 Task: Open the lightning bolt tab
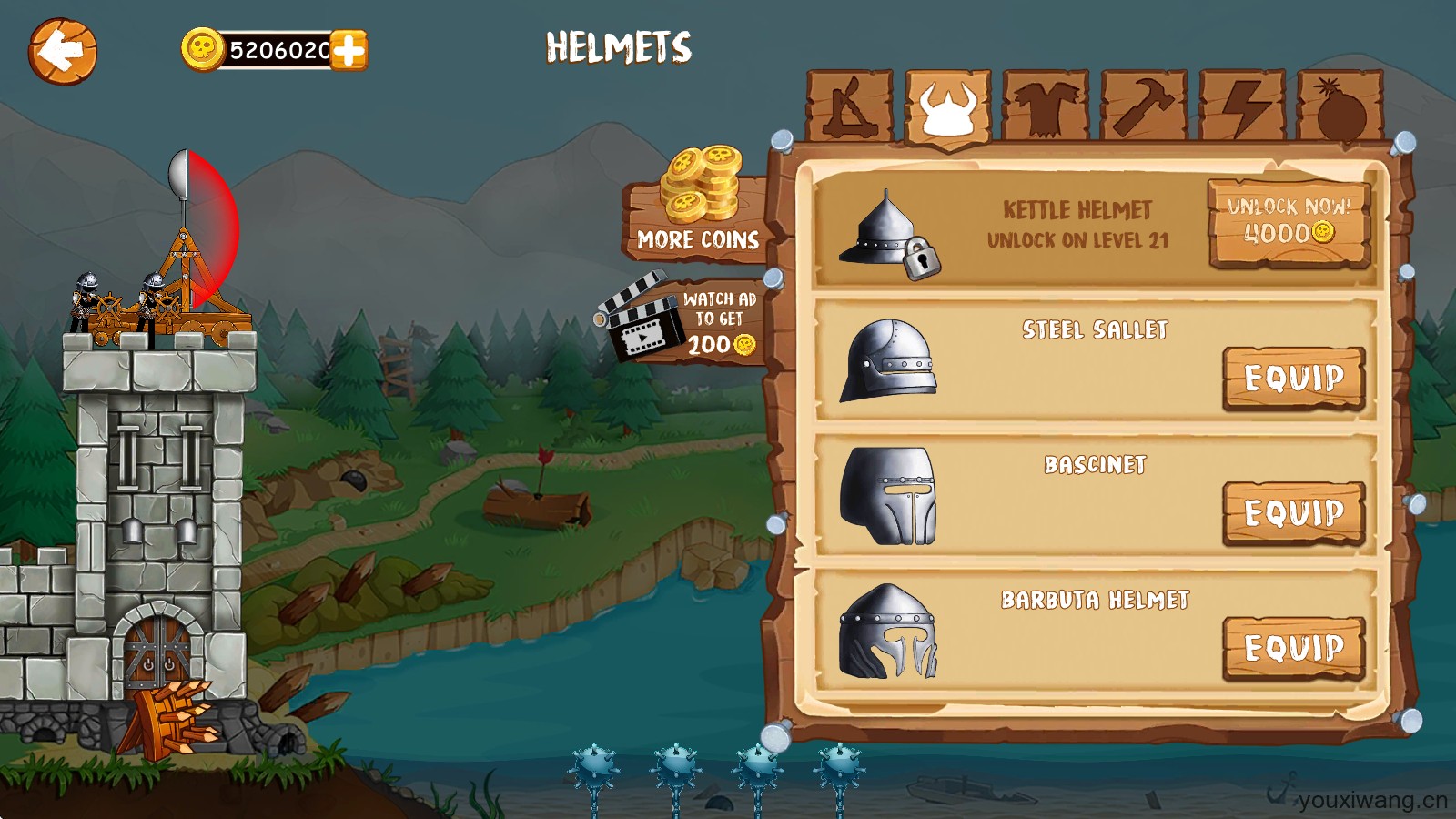click(x=1242, y=107)
